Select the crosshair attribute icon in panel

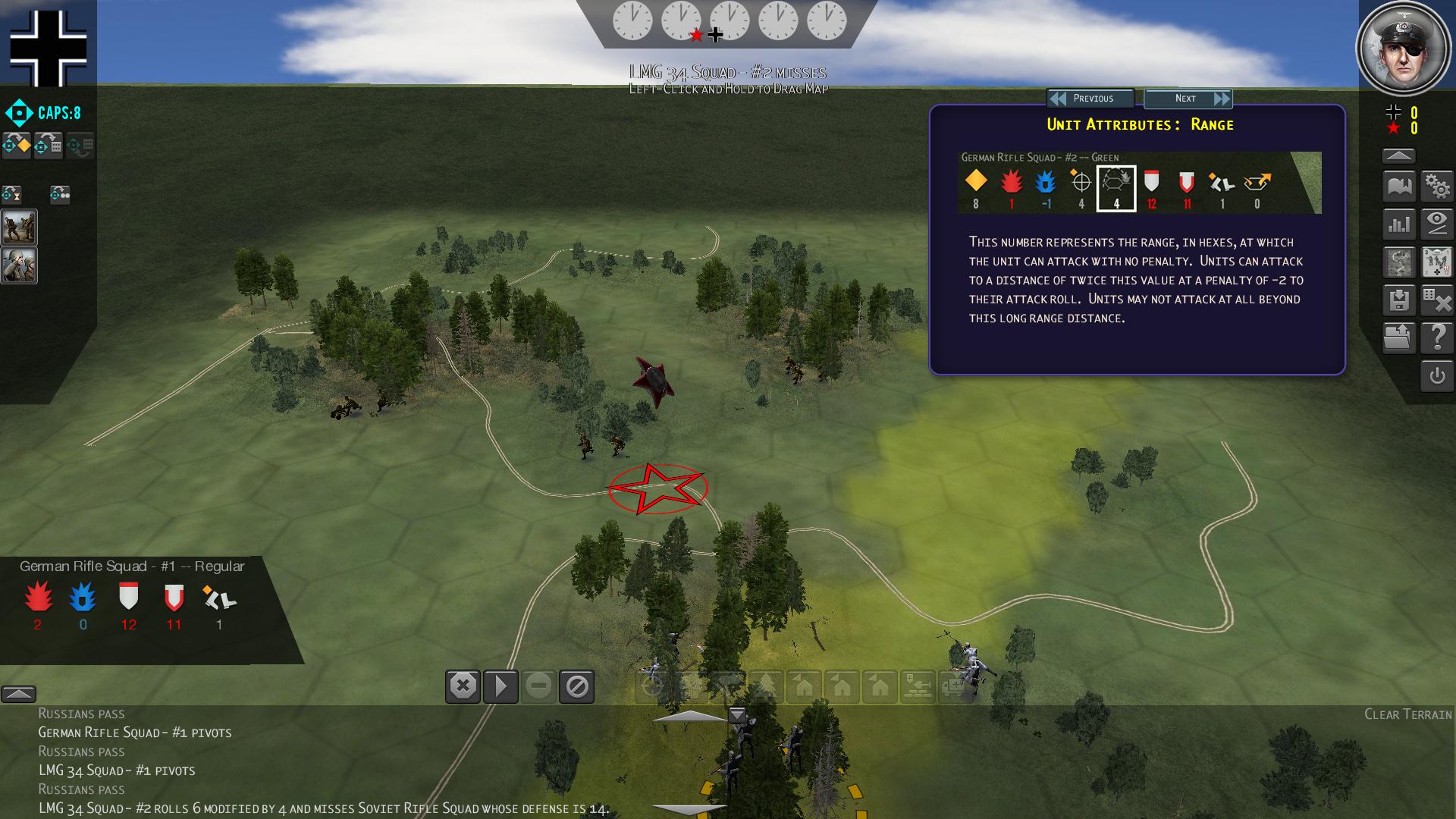coord(1081,182)
